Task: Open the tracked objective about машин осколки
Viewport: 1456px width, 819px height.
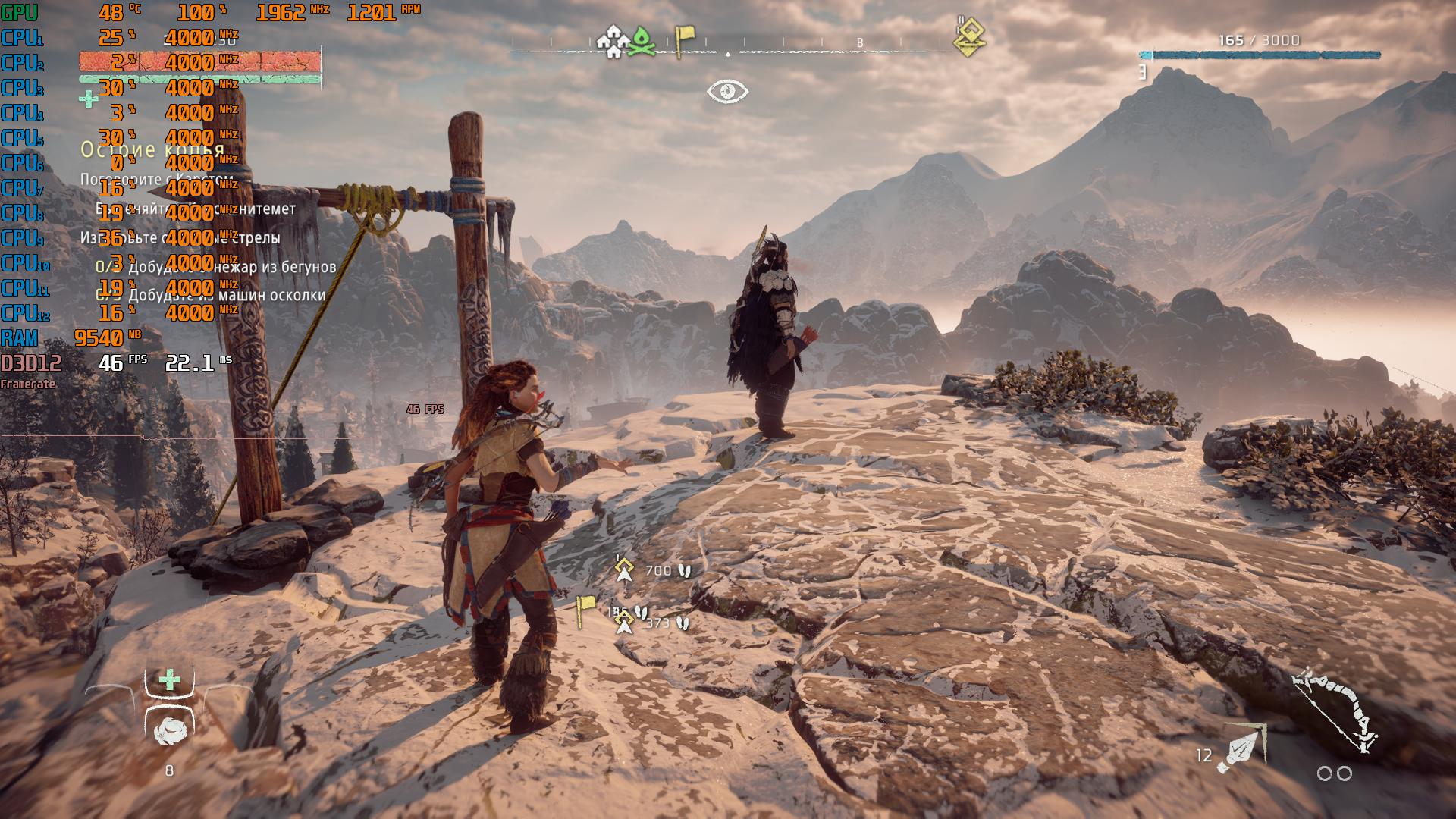Action: [x=227, y=295]
